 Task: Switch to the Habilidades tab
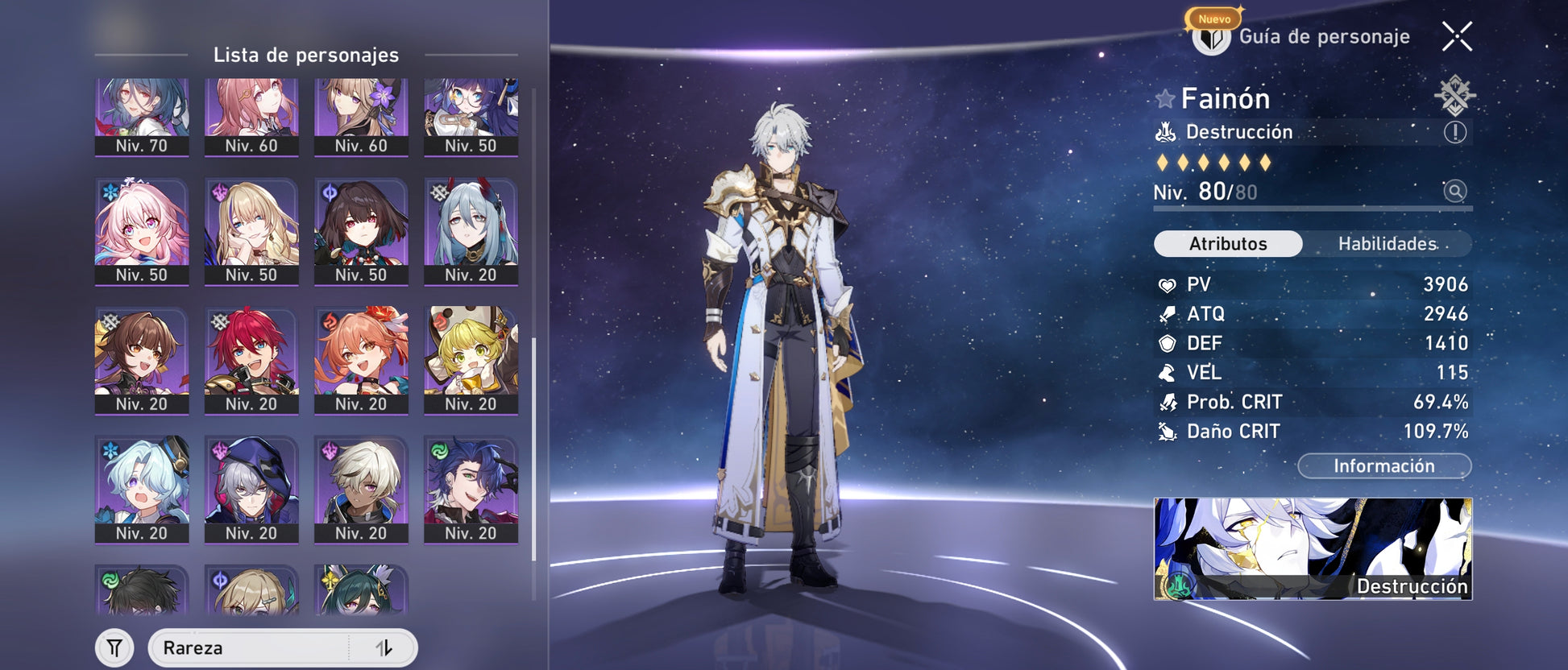coord(1387,244)
